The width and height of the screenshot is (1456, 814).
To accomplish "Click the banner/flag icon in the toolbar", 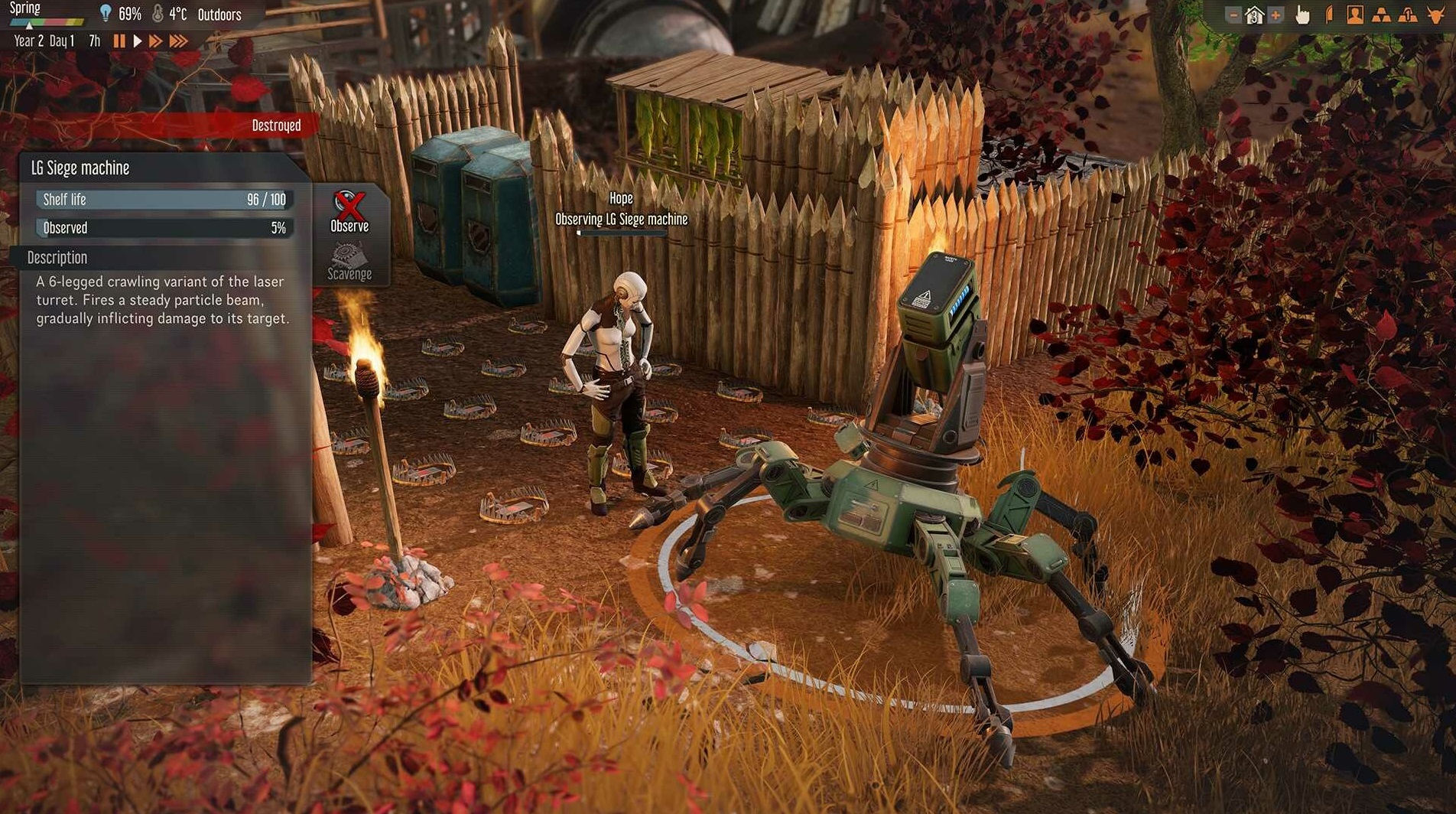I will click(x=1328, y=14).
